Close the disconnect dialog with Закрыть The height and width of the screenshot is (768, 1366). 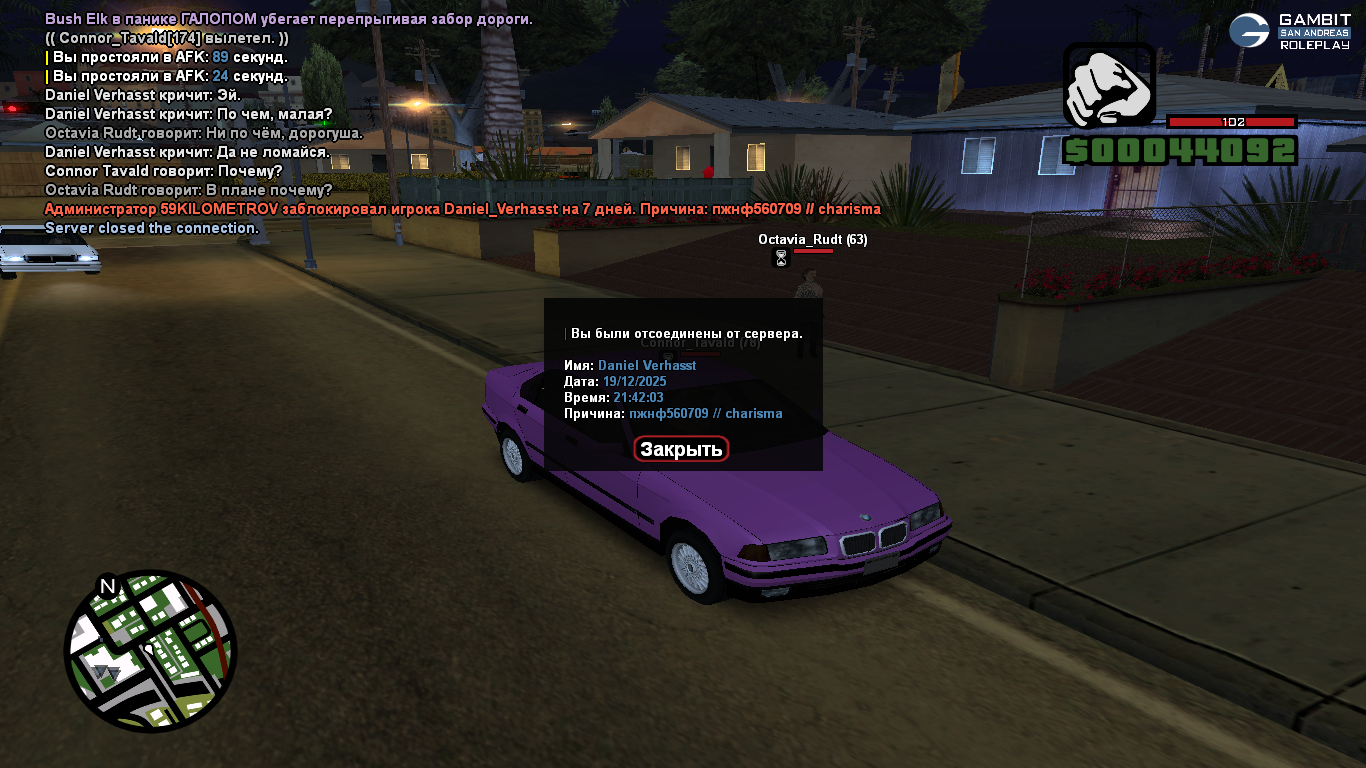click(x=681, y=449)
